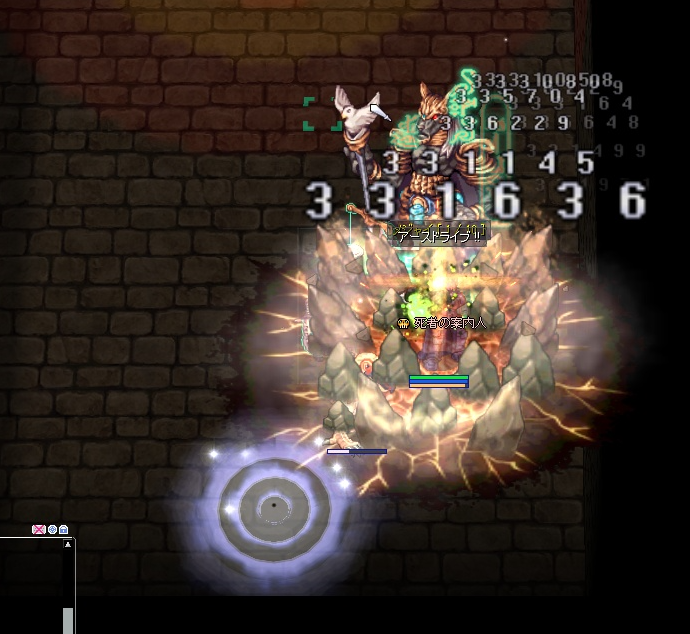This screenshot has height=634, width=690.
Task: Open the chat options gear icon
Action: [52, 529]
